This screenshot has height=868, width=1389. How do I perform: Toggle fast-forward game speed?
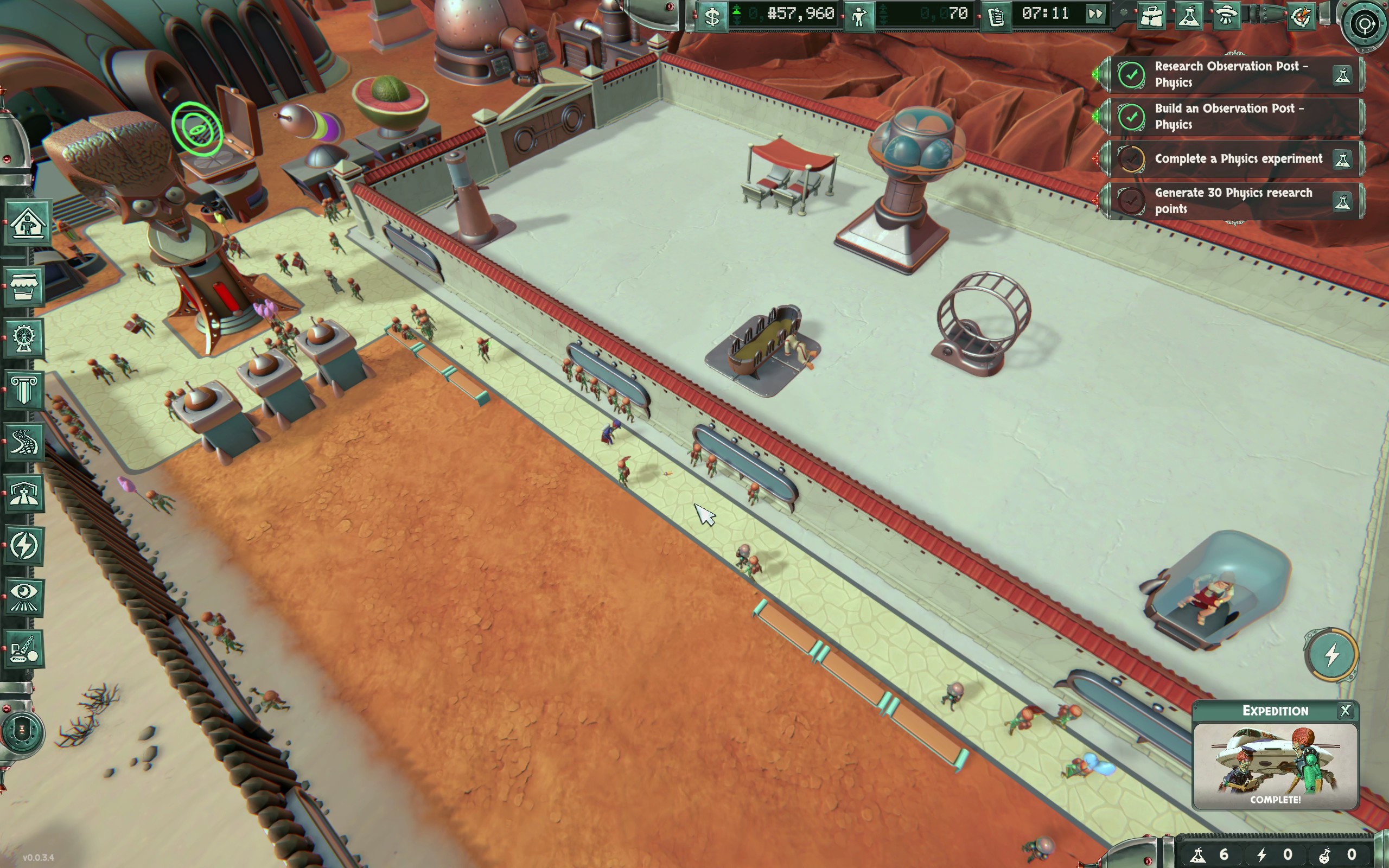(x=1095, y=14)
